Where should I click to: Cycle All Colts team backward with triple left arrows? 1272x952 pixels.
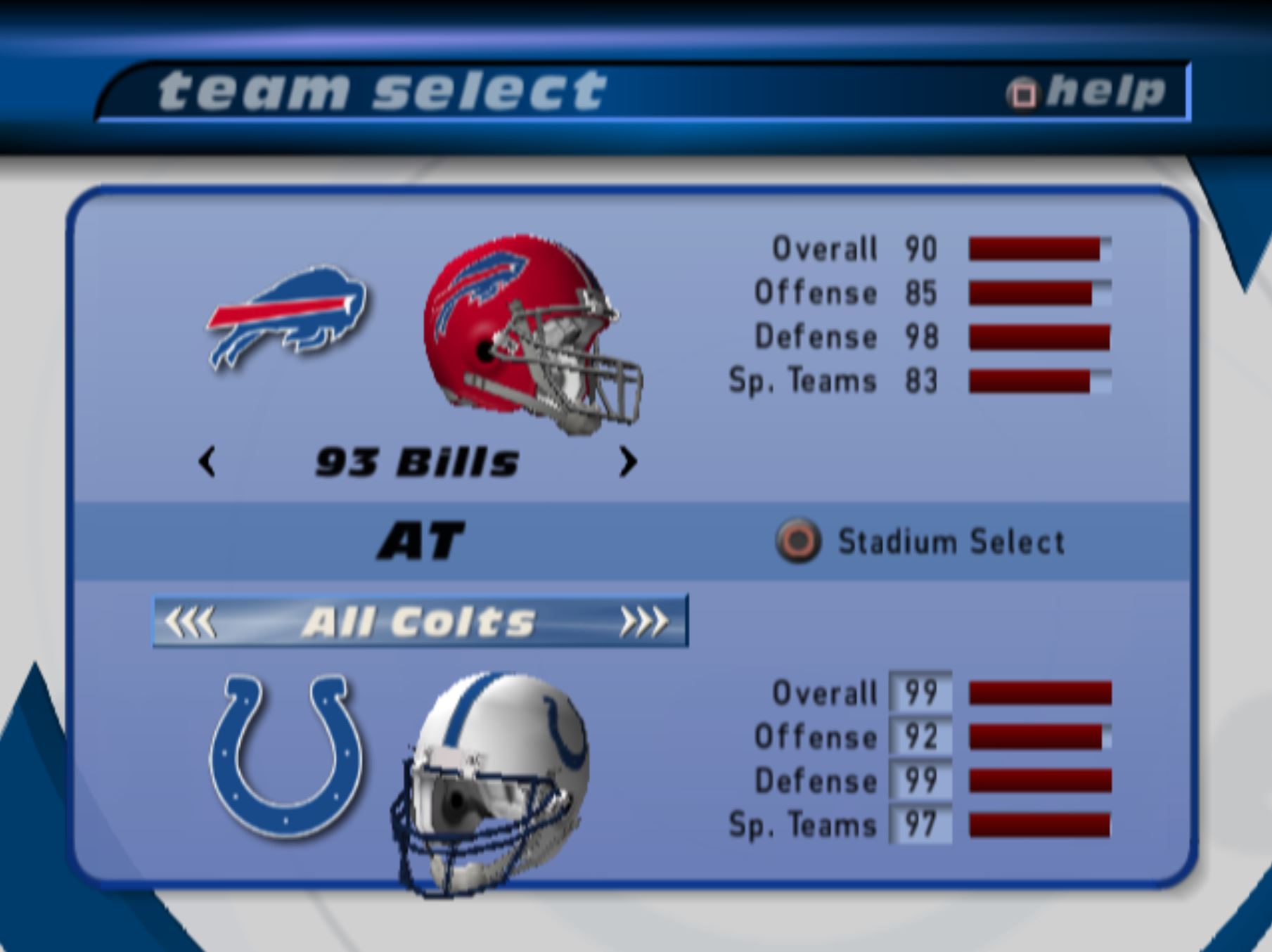190,622
